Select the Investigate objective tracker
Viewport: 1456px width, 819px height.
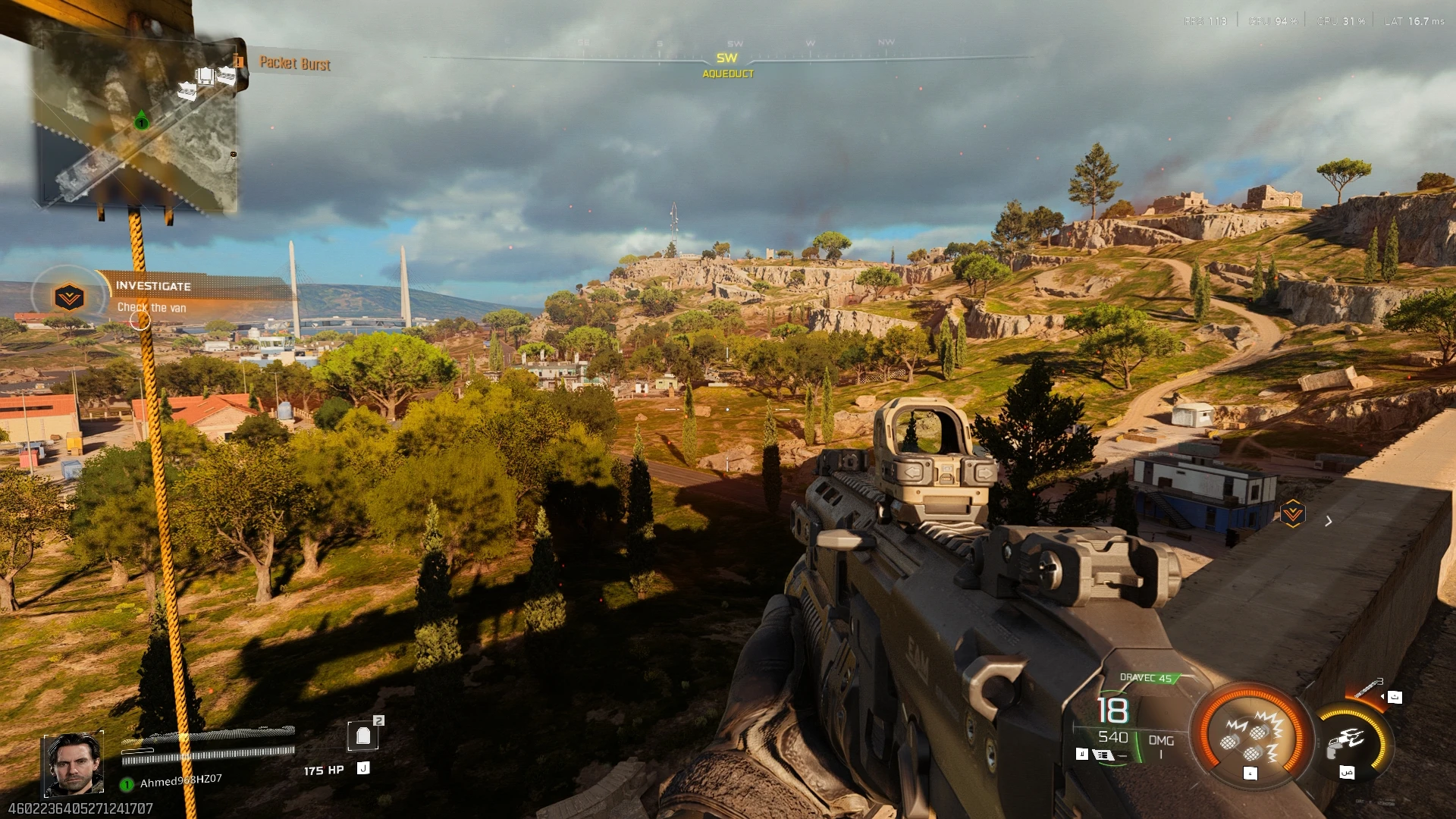[x=152, y=296]
